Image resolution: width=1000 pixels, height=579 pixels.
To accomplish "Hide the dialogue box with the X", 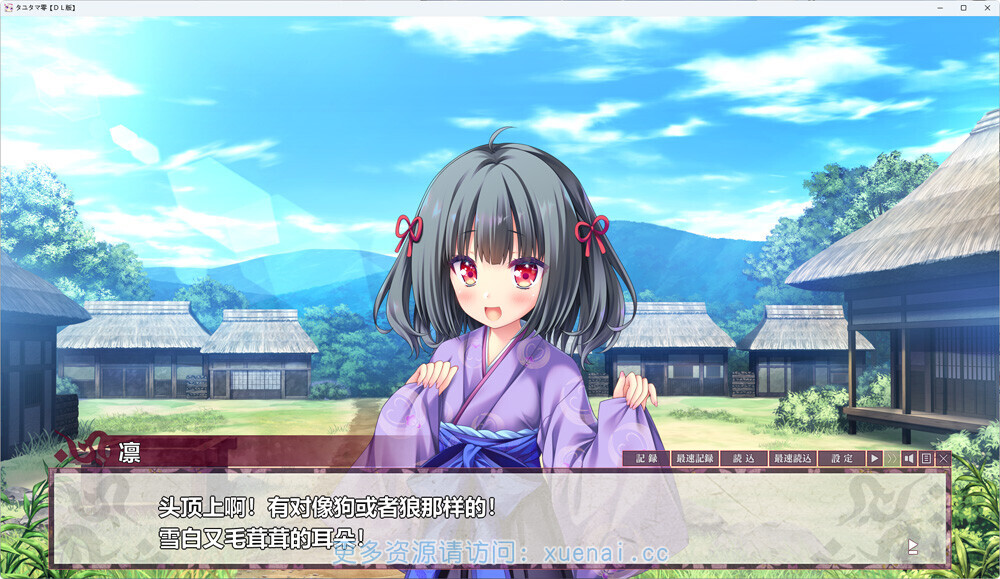I will click(943, 458).
